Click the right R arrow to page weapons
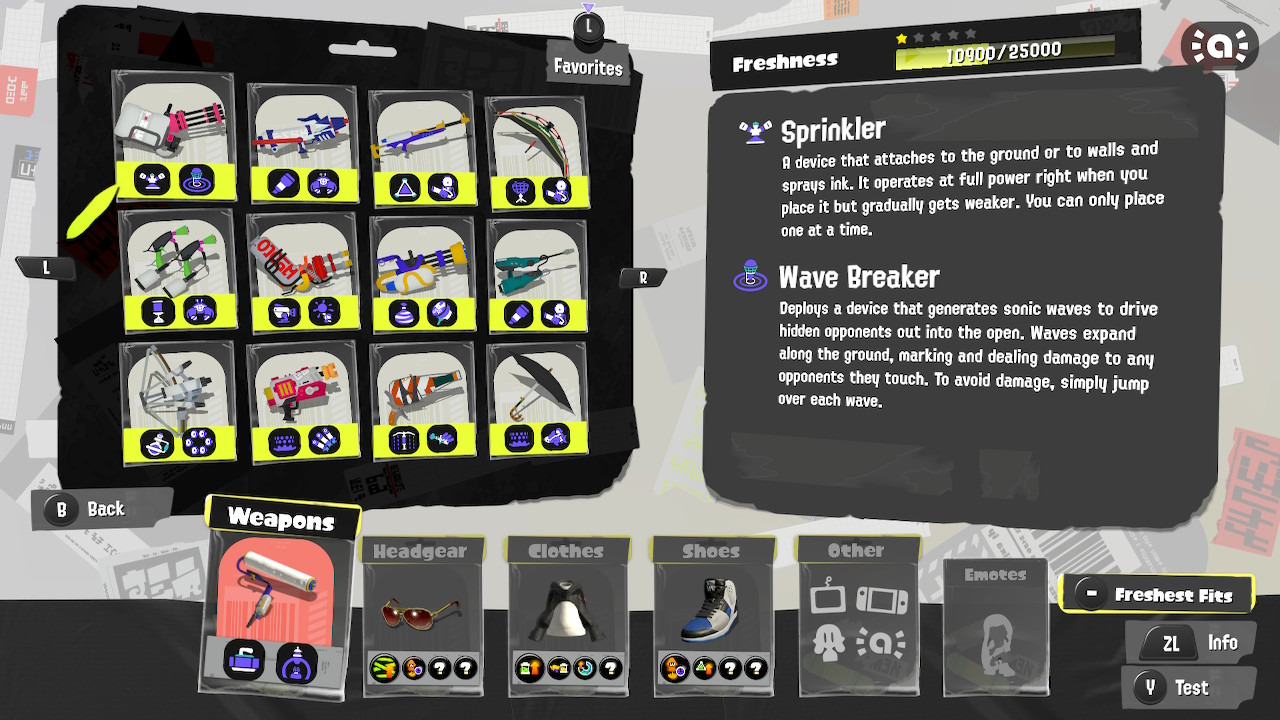1280x720 pixels. (x=642, y=278)
